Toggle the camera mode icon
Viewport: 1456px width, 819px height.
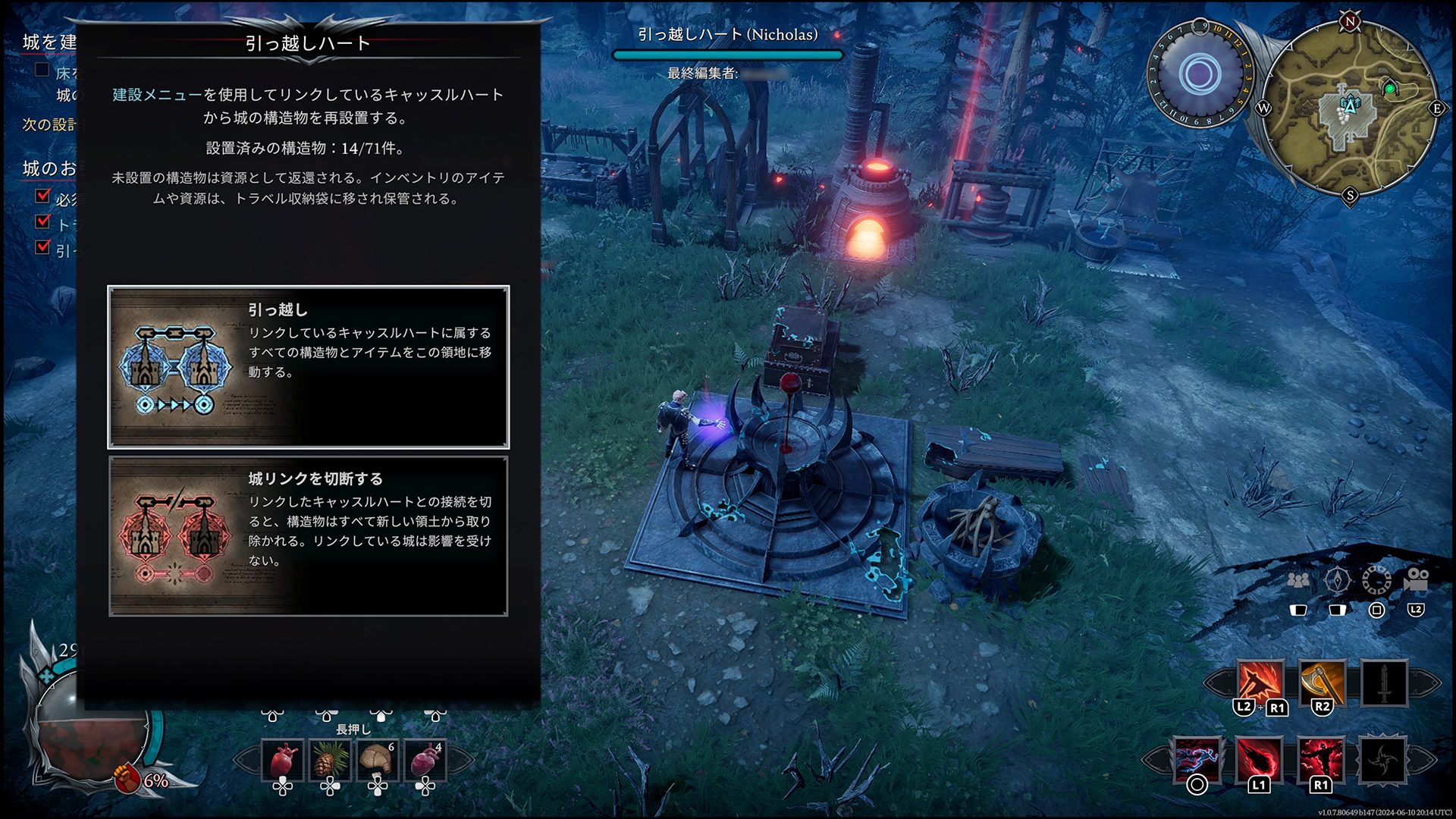click(x=1416, y=581)
